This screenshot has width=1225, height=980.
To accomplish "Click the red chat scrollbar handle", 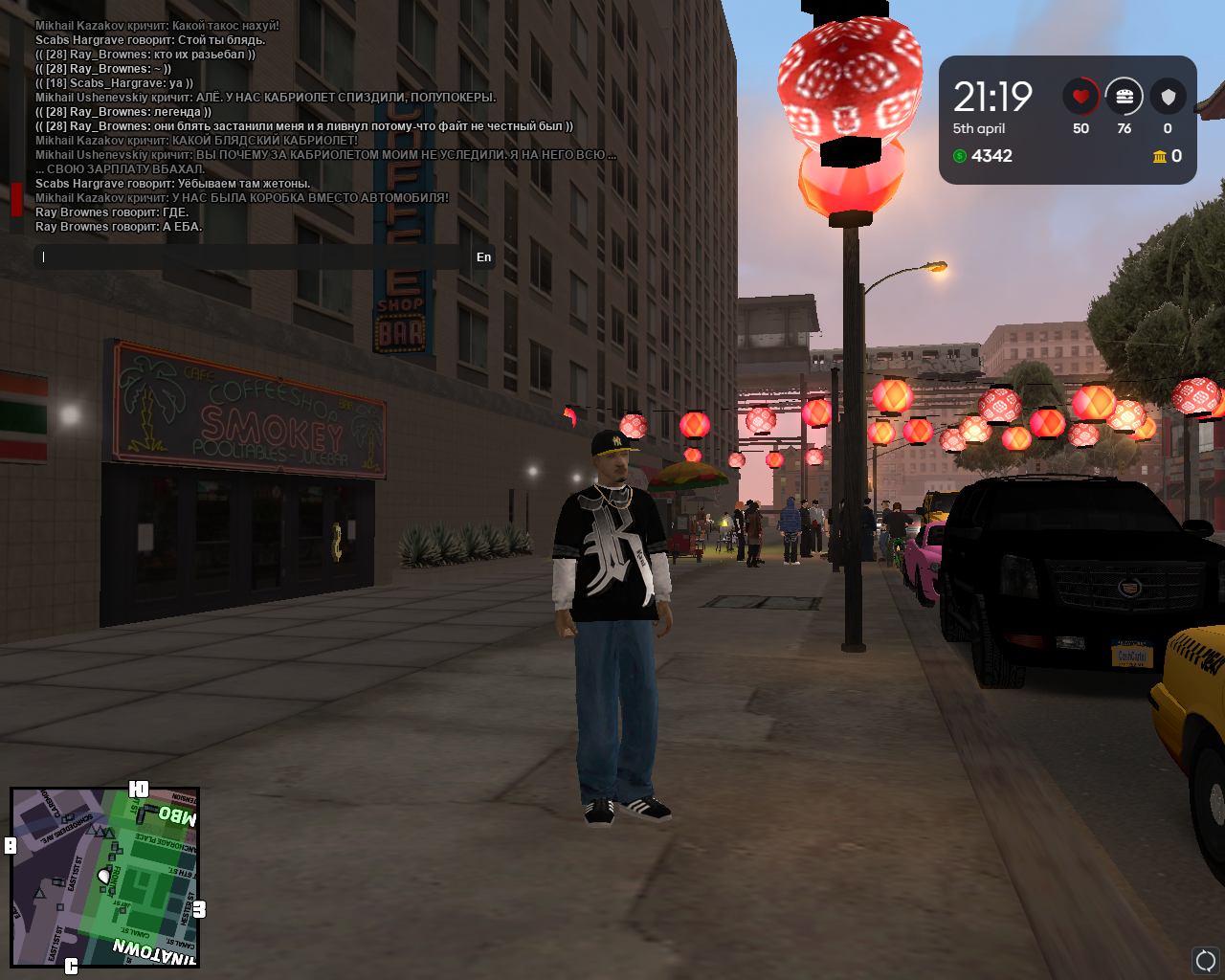I will click(x=16, y=199).
